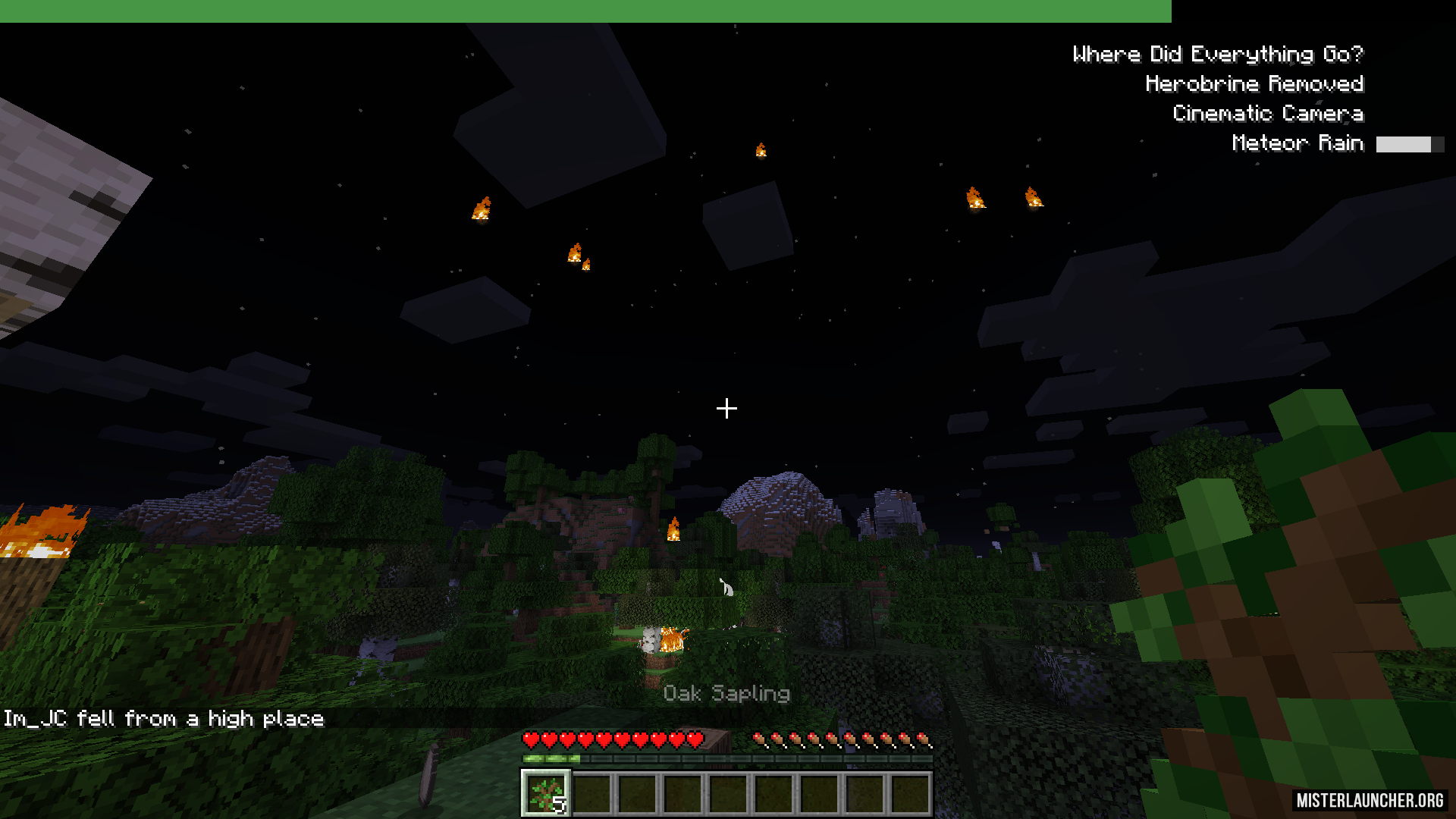Screen dimensions: 1456x819
Task: Click the Meteor Rain effect entry
Action: point(1297,143)
